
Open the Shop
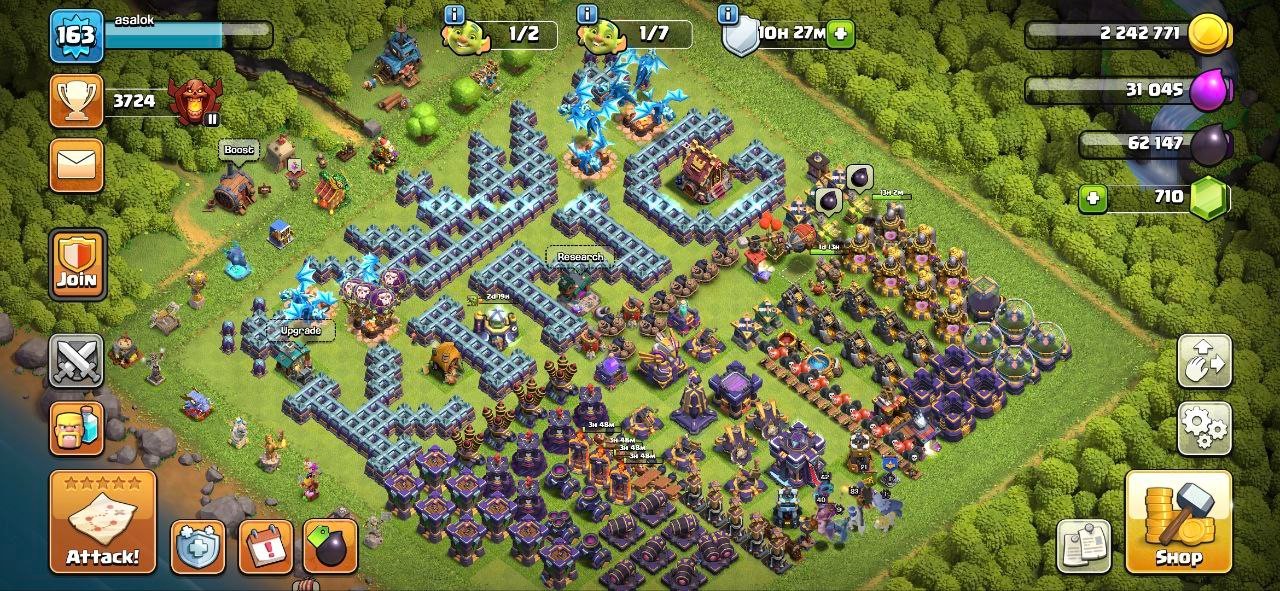tap(1178, 521)
